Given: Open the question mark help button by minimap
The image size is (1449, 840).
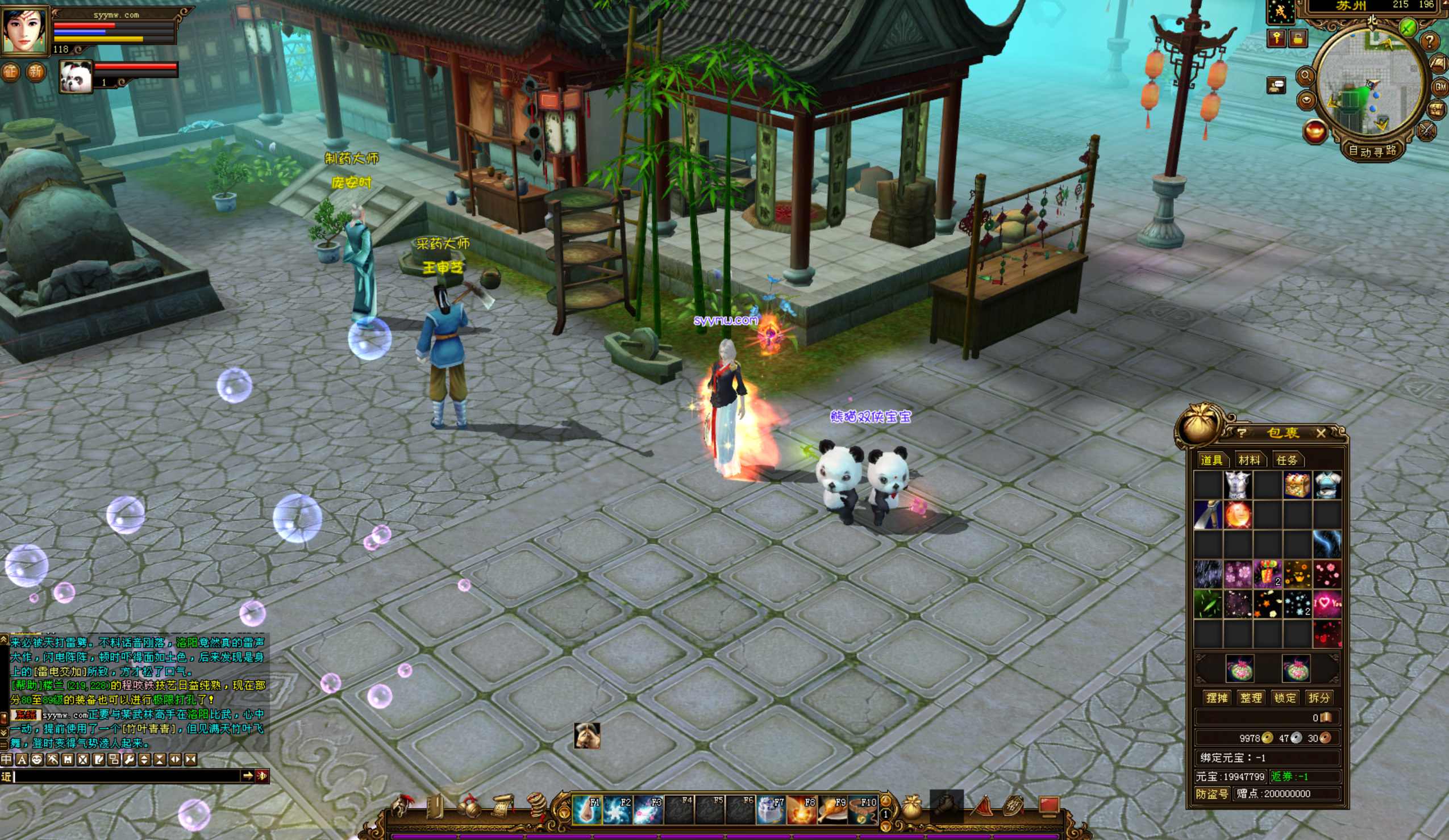Looking at the screenshot, I should tap(1429, 41).
